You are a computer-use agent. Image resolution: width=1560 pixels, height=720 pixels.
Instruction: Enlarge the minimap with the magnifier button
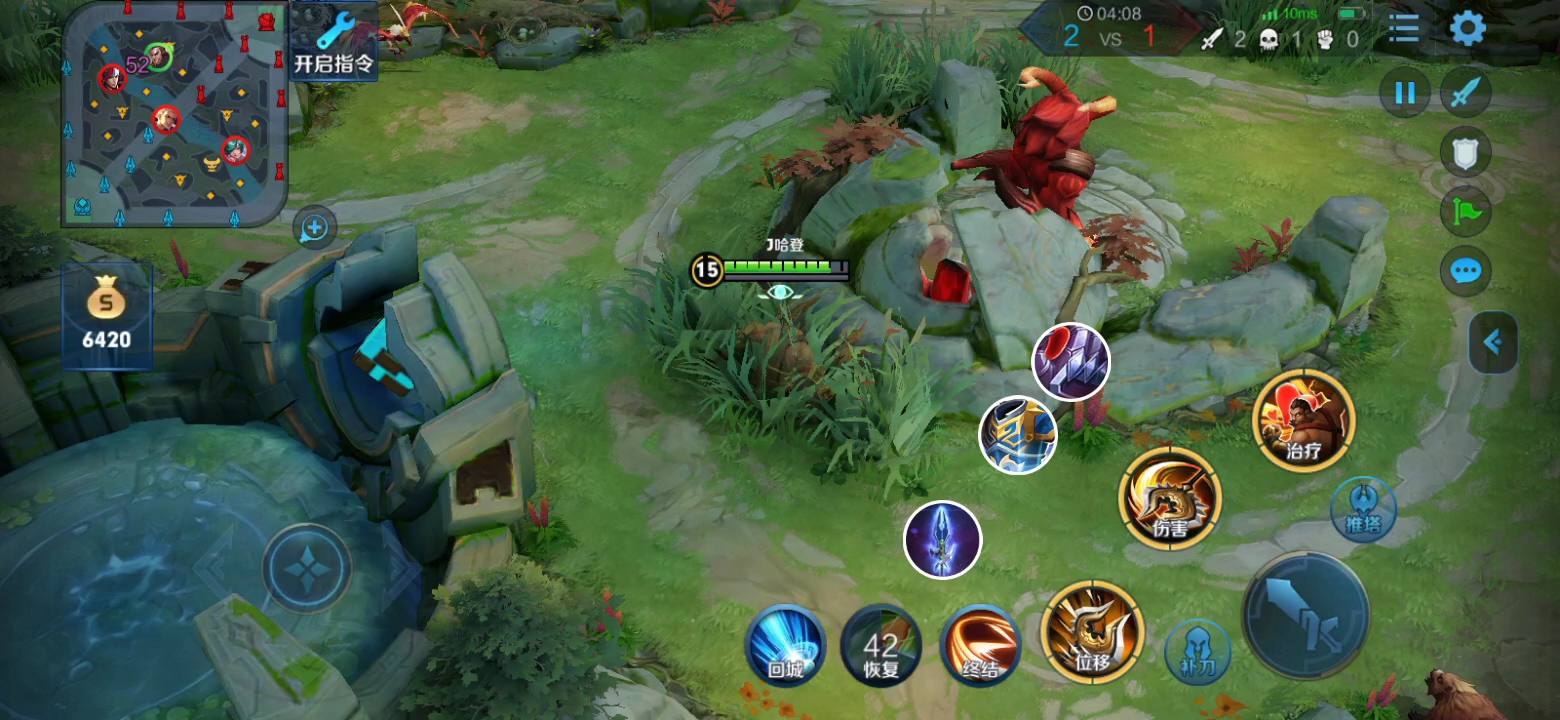tap(315, 229)
